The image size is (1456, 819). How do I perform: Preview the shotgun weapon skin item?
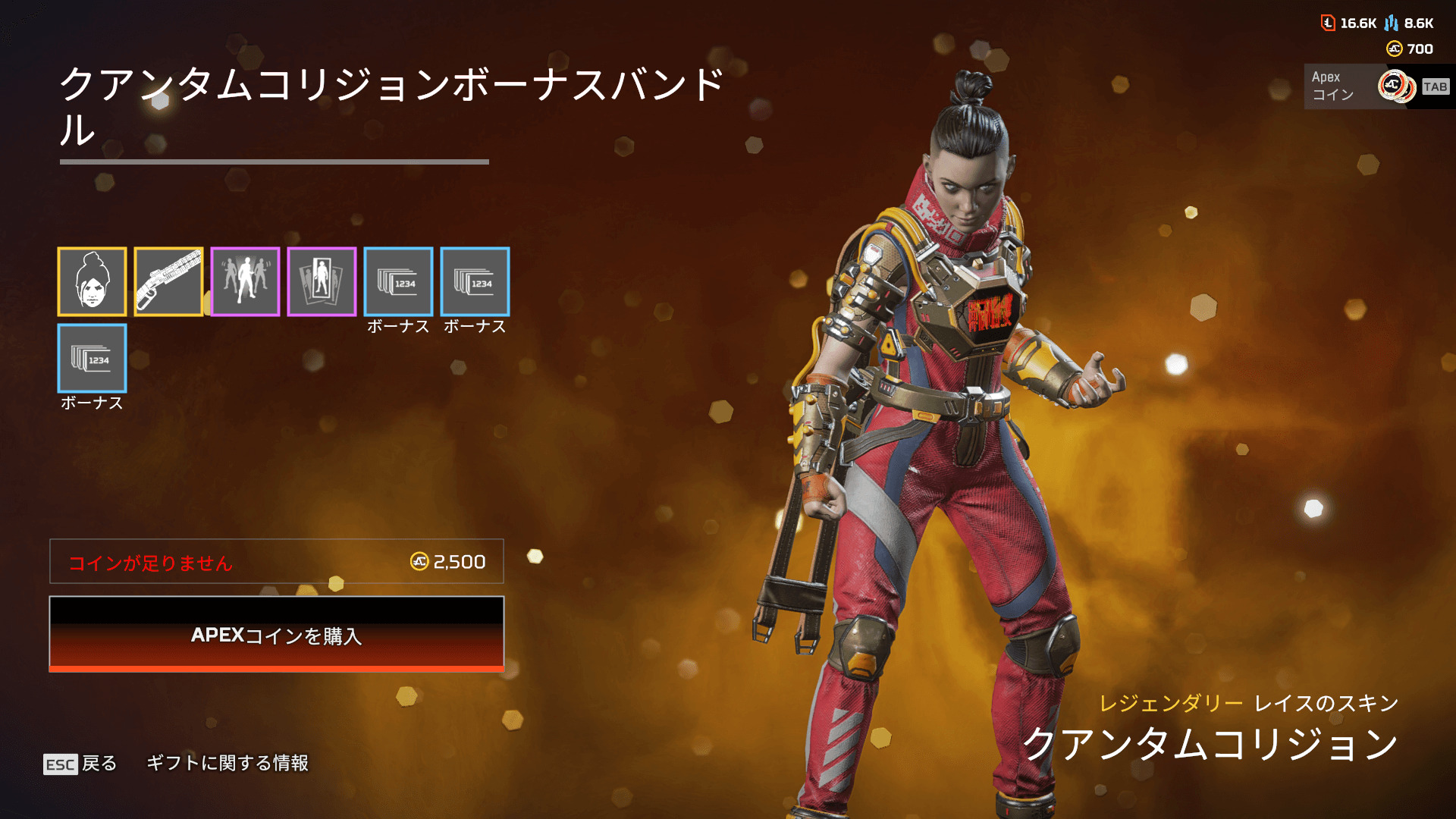pos(168,281)
